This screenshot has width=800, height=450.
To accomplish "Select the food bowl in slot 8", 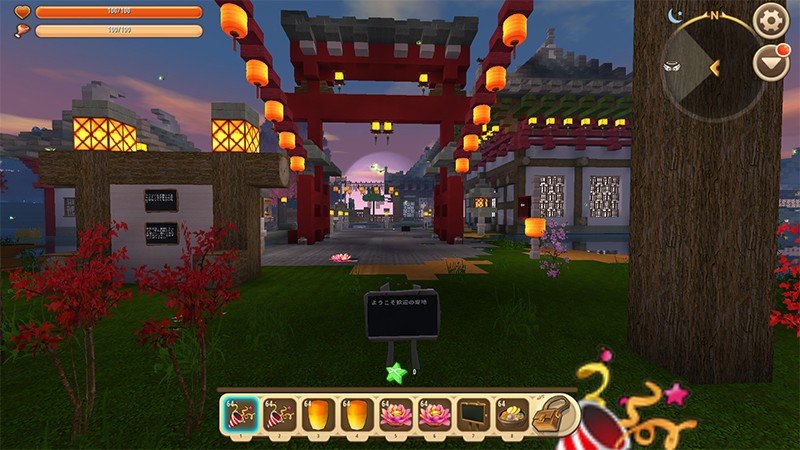I will [x=511, y=414].
